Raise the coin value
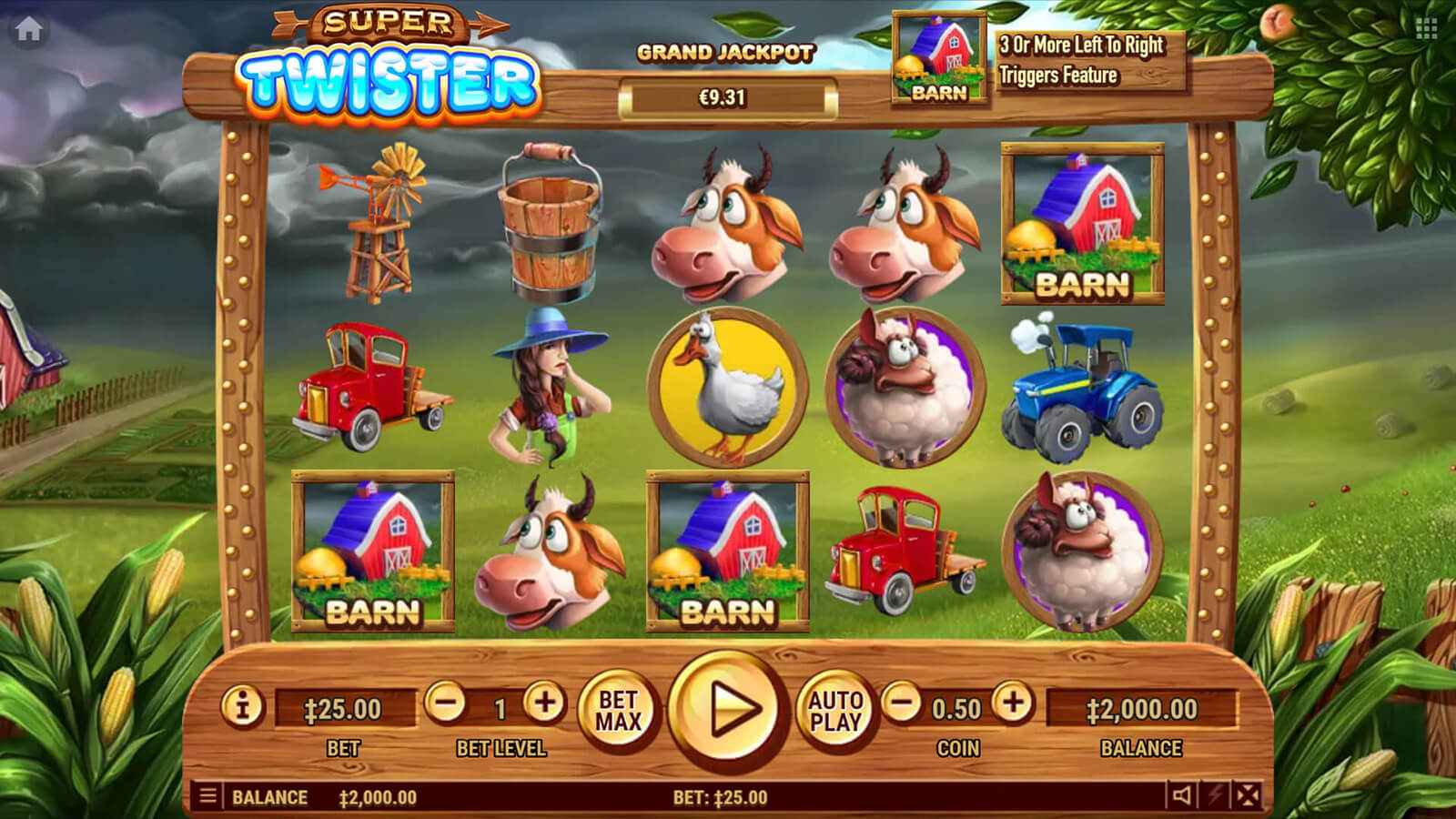1456x819 pixels. pos(1013,703)
